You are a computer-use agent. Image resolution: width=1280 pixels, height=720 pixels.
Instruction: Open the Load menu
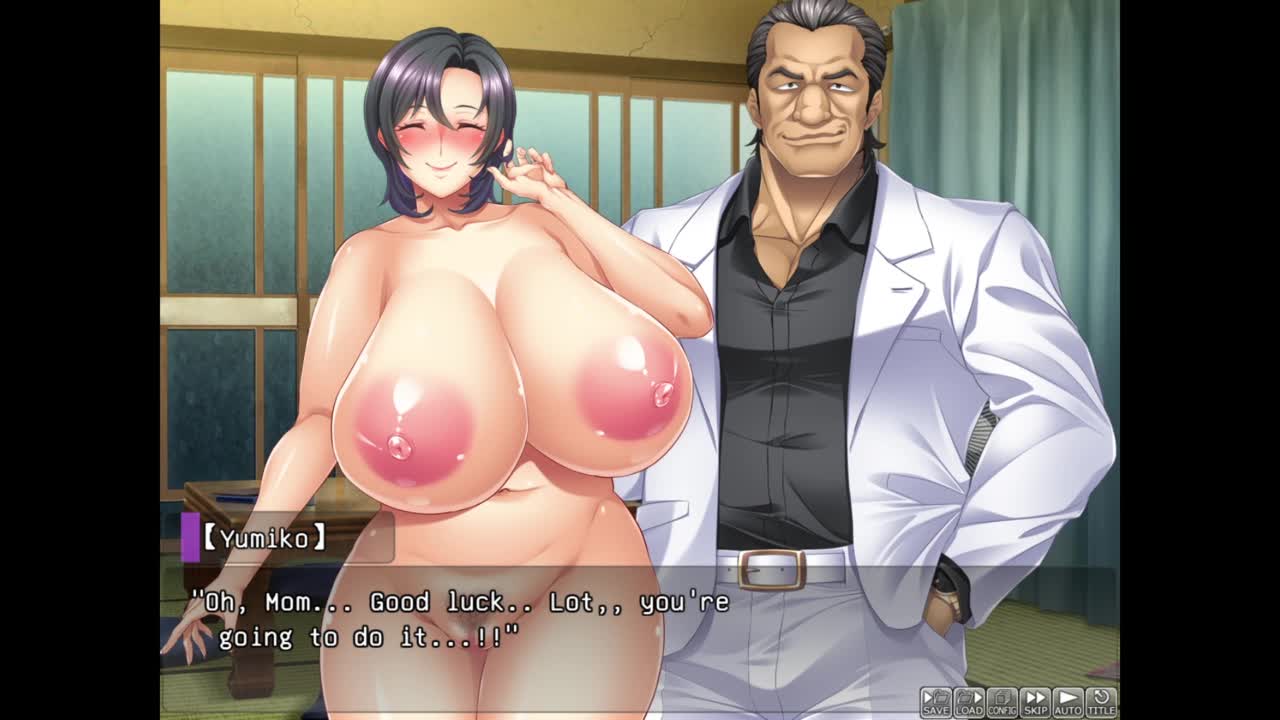pos(969,702)
